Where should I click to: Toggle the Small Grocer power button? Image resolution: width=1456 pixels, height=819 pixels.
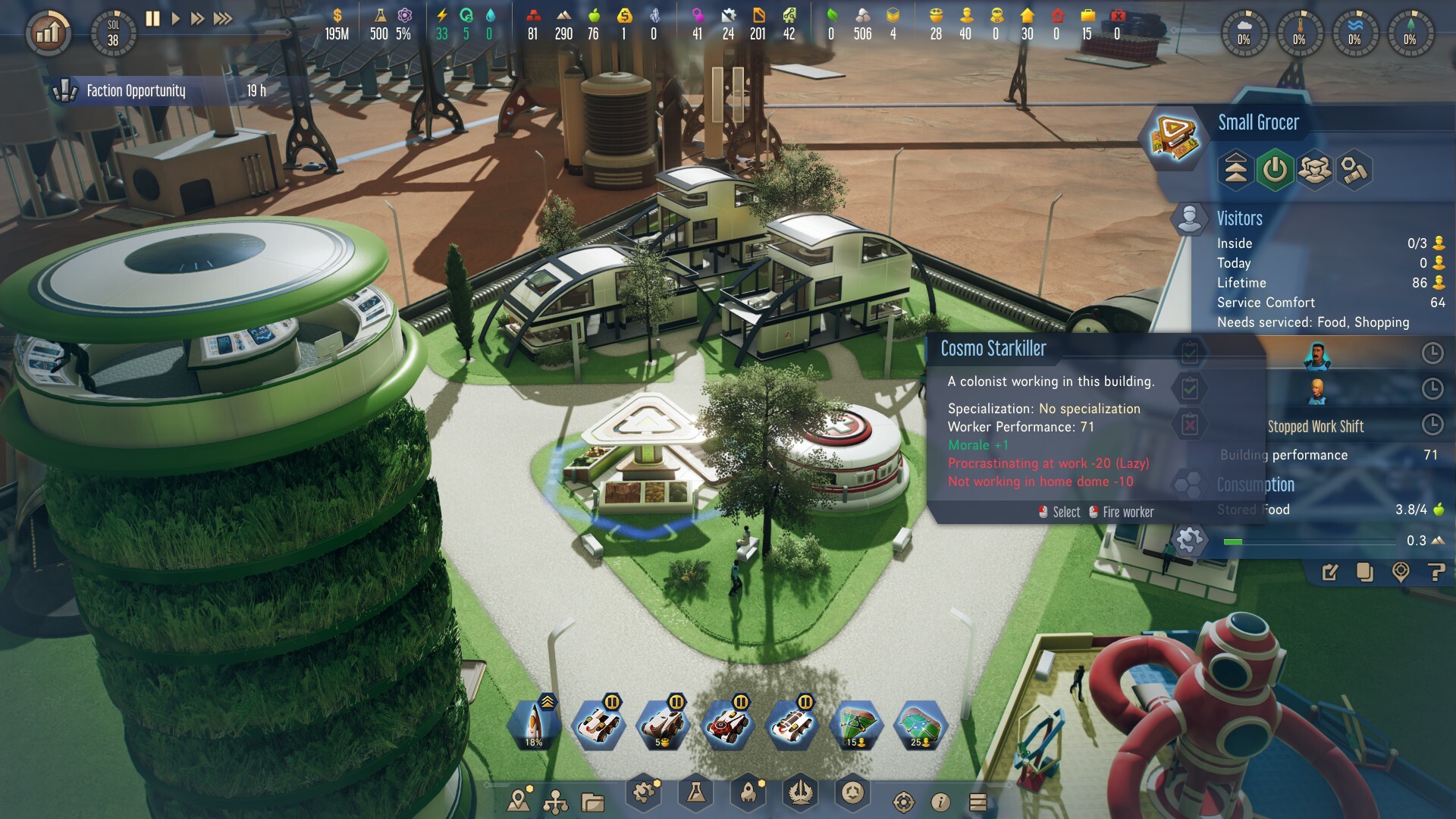click(x=1275, y=169)
